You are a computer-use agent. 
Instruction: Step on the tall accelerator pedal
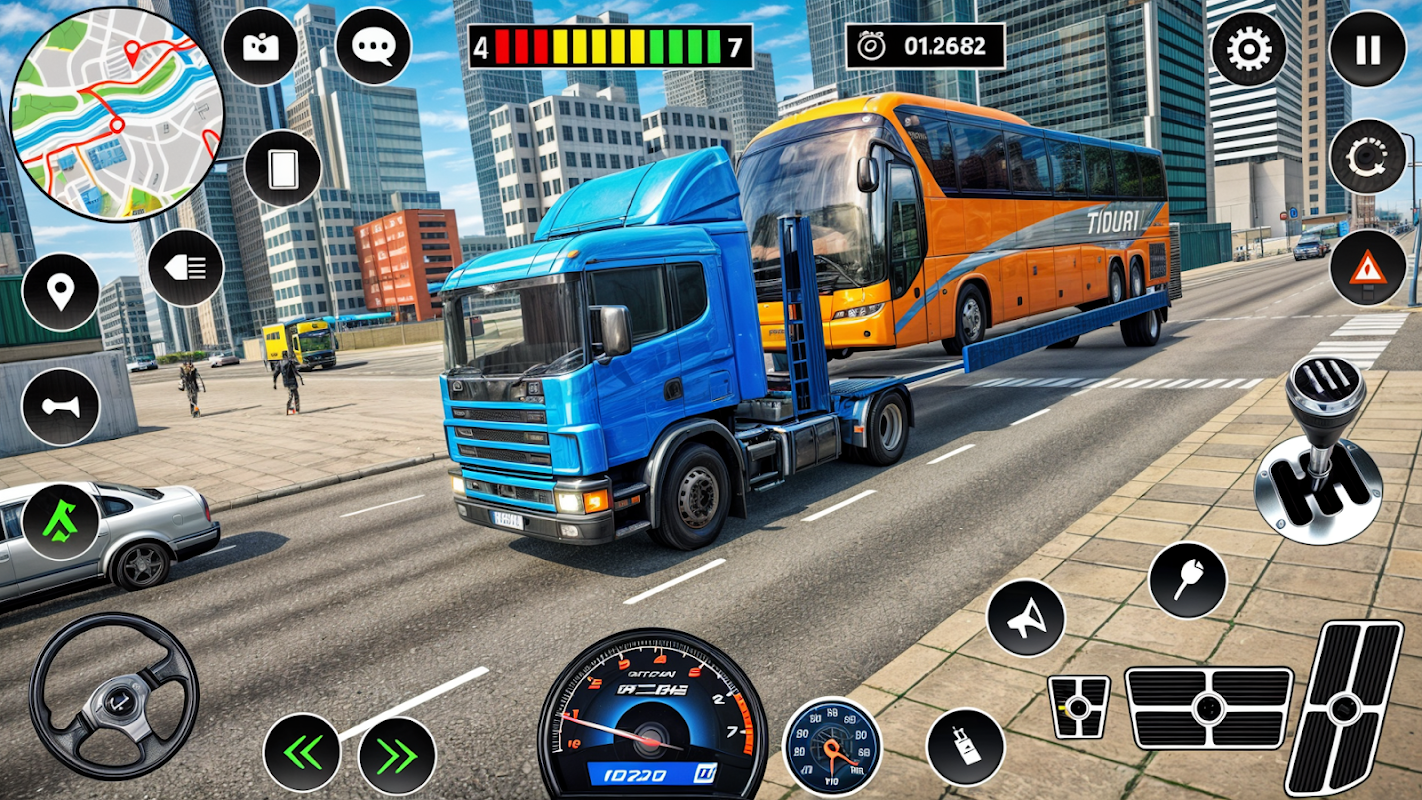[1344, 707]
